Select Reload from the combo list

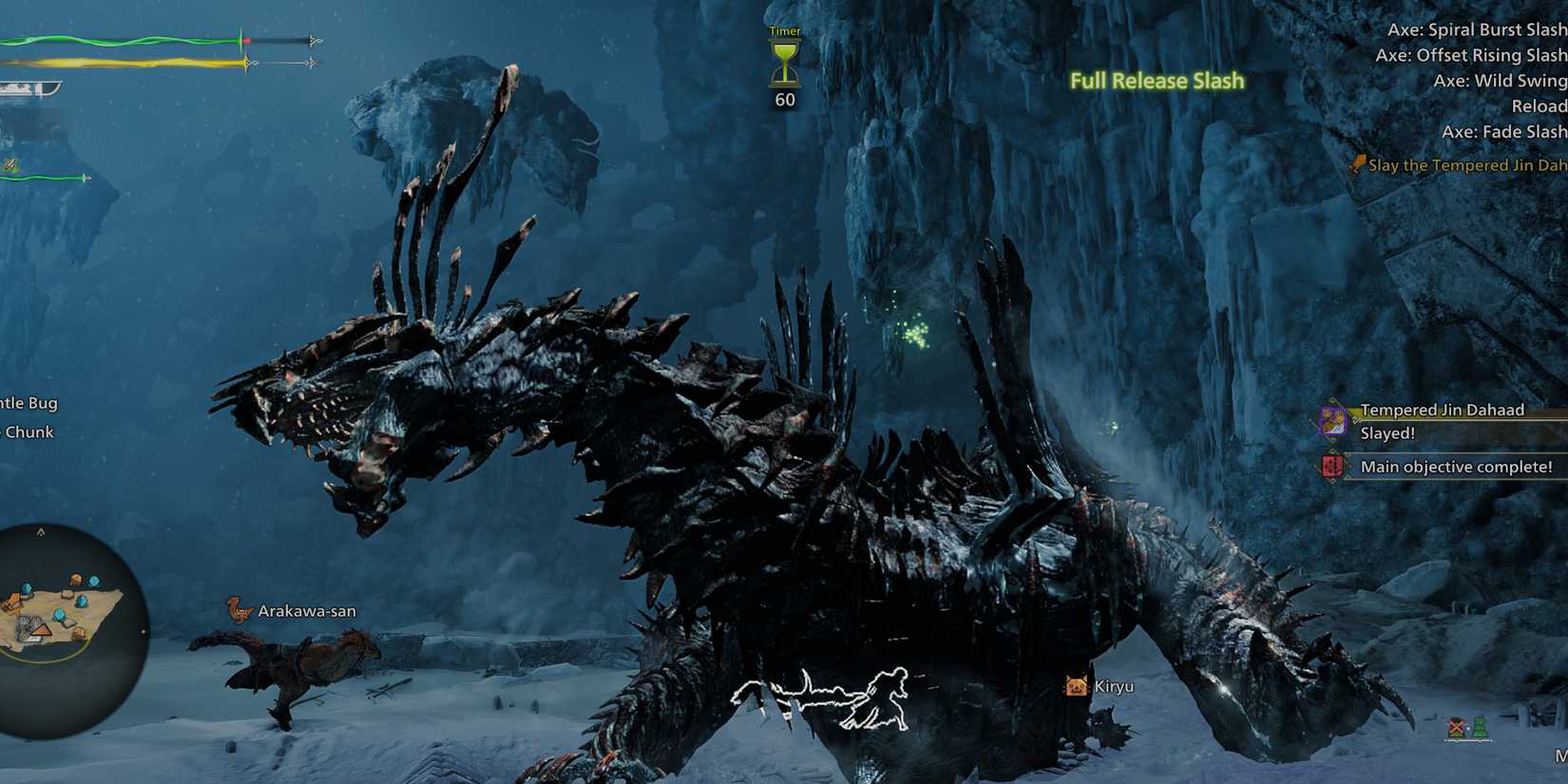(x=1541, y=105)
